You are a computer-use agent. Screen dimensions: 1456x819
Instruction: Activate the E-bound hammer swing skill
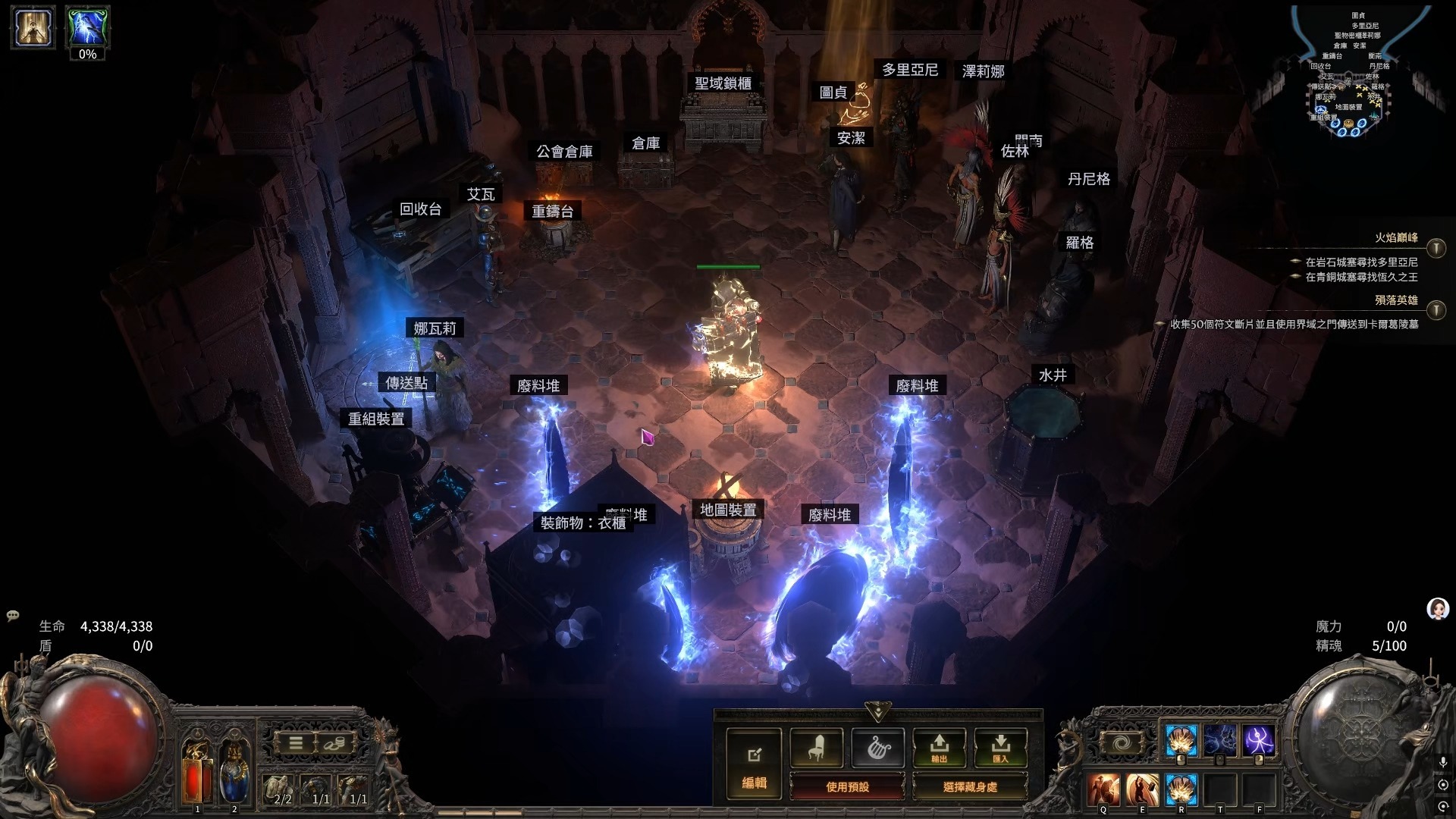[1142, 789]
